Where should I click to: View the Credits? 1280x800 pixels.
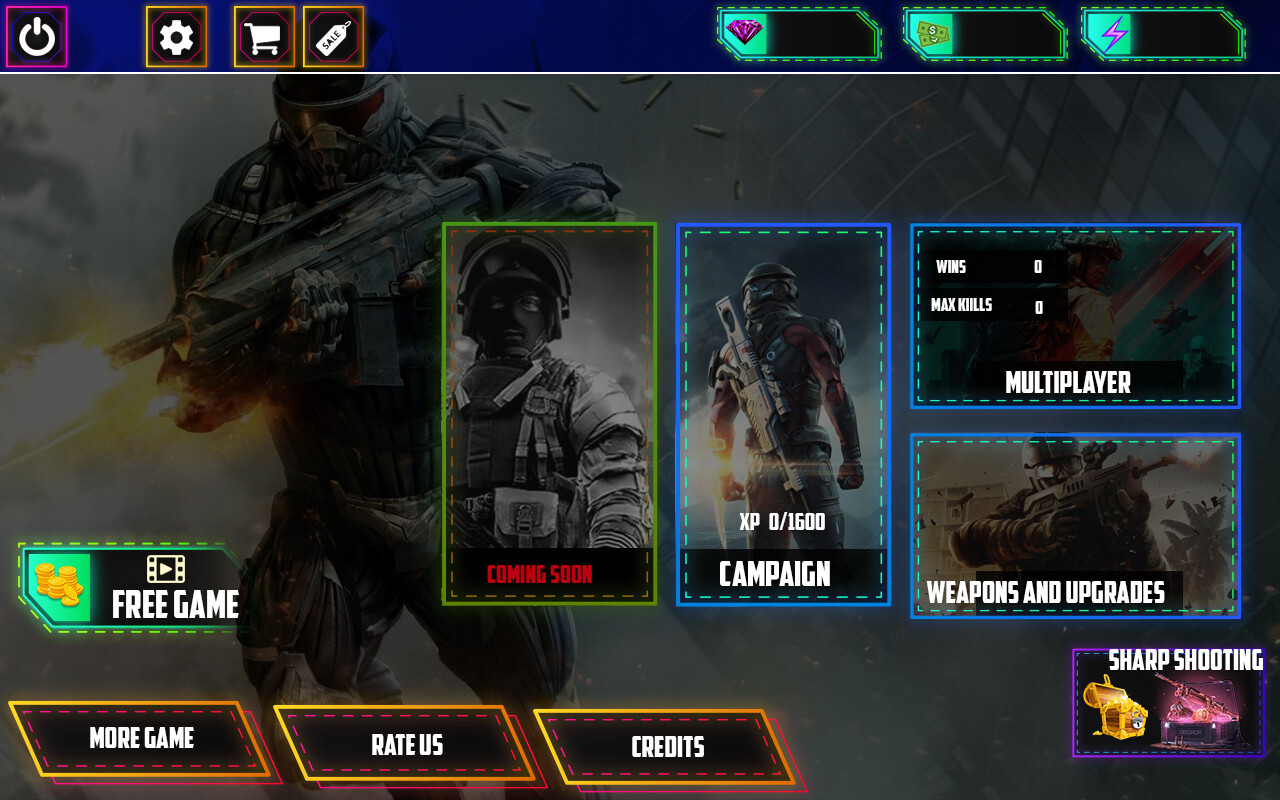[x=667, y=747]
